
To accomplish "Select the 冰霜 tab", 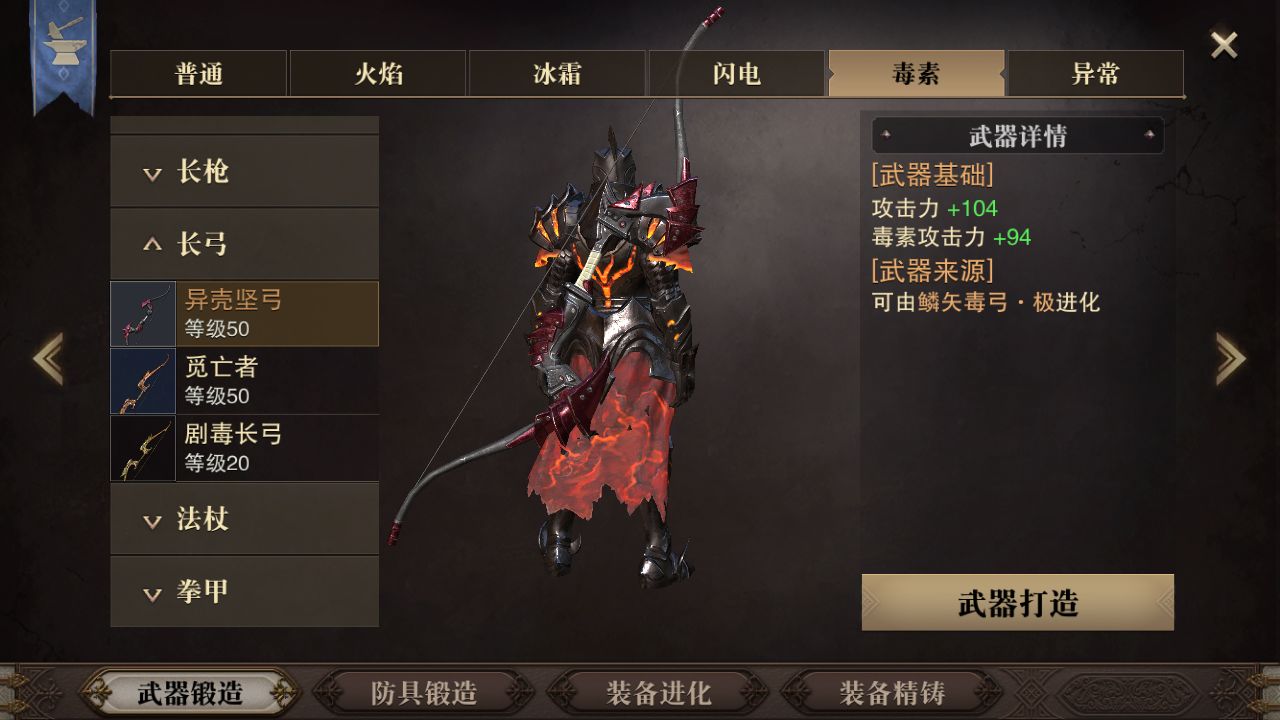I will pyautogui.click(x=557, y=74).
